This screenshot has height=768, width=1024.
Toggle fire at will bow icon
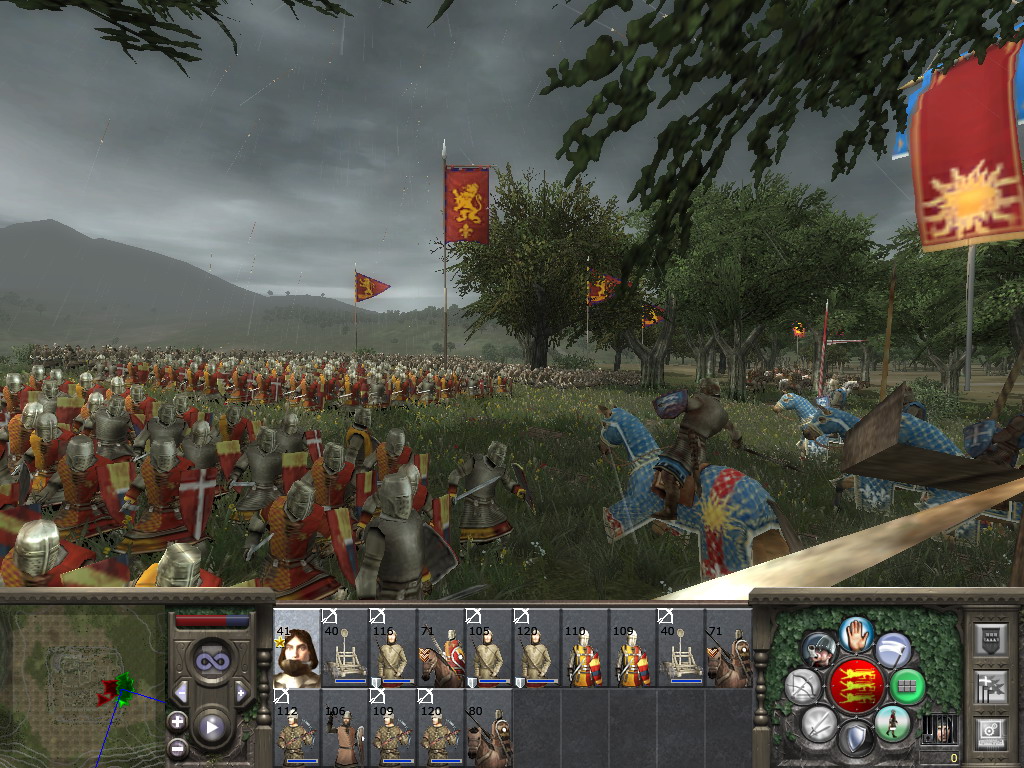click(803, 686)
